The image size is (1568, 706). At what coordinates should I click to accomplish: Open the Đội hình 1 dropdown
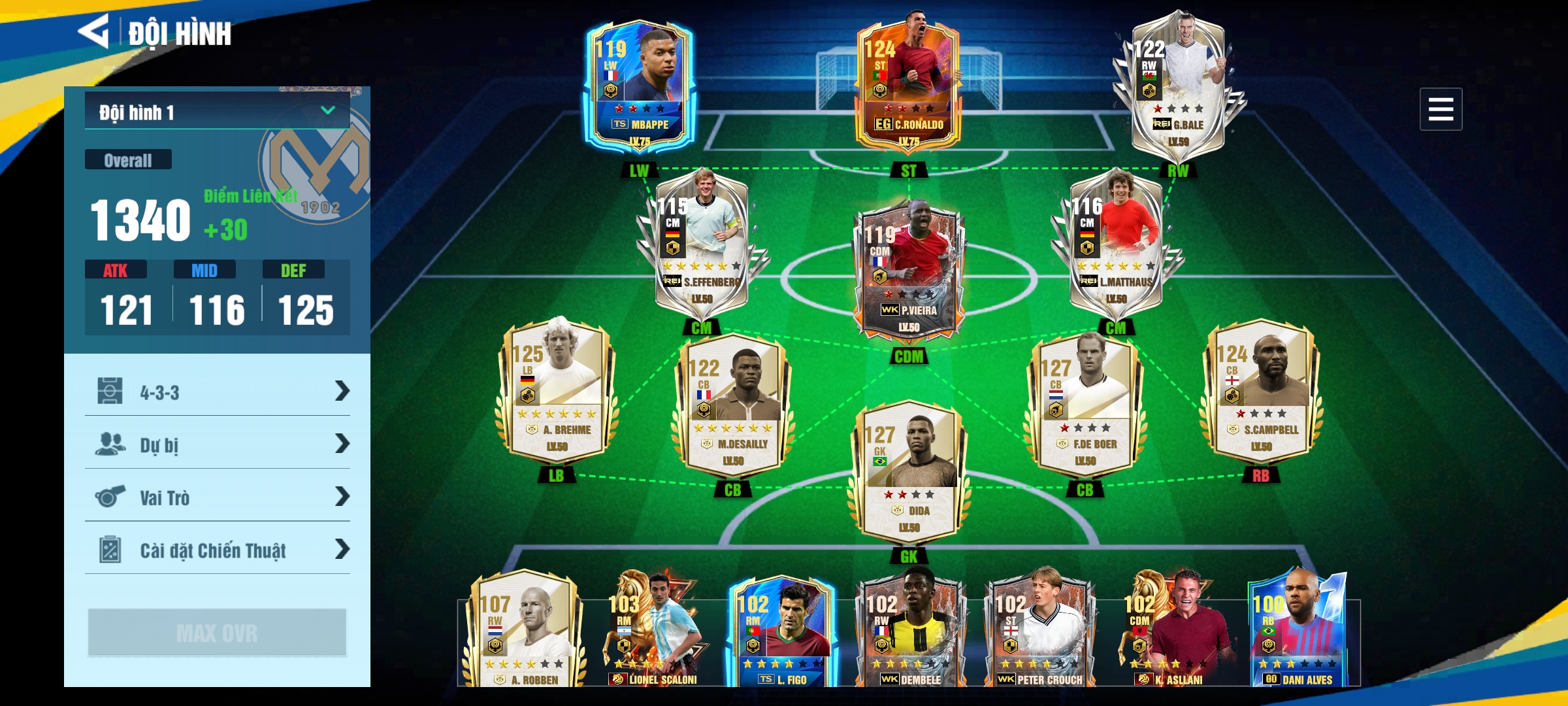pos(217,112)
